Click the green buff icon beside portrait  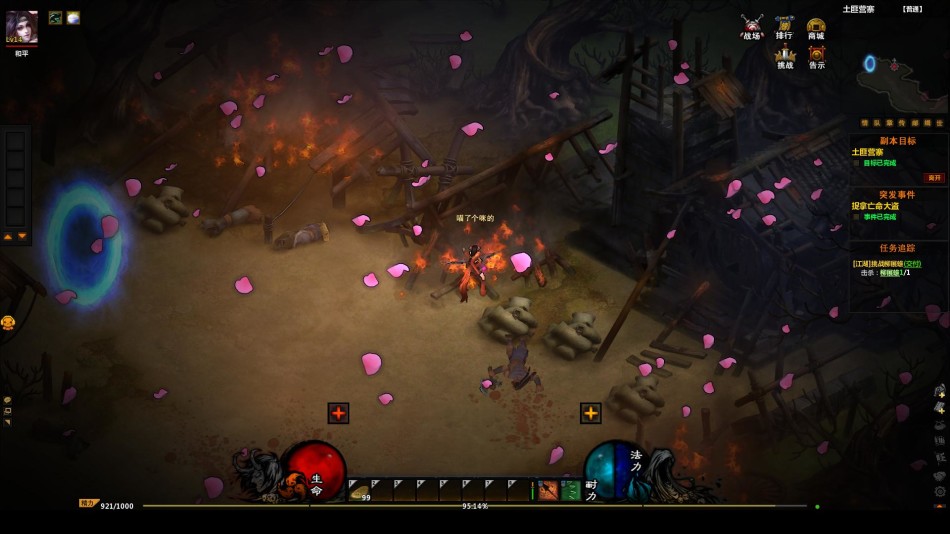pos(55,18)
